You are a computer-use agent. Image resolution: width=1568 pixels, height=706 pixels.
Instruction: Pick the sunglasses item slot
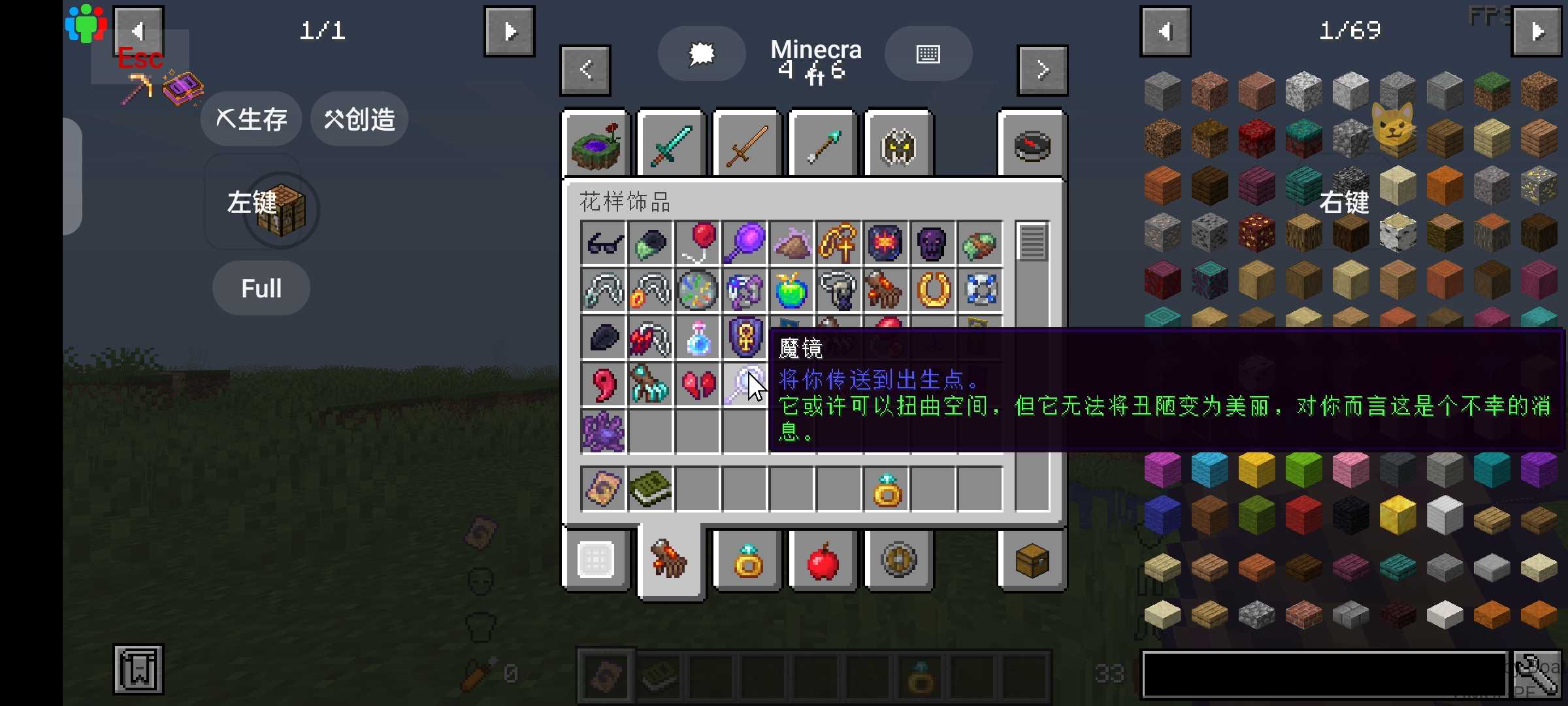coord(604,243)
